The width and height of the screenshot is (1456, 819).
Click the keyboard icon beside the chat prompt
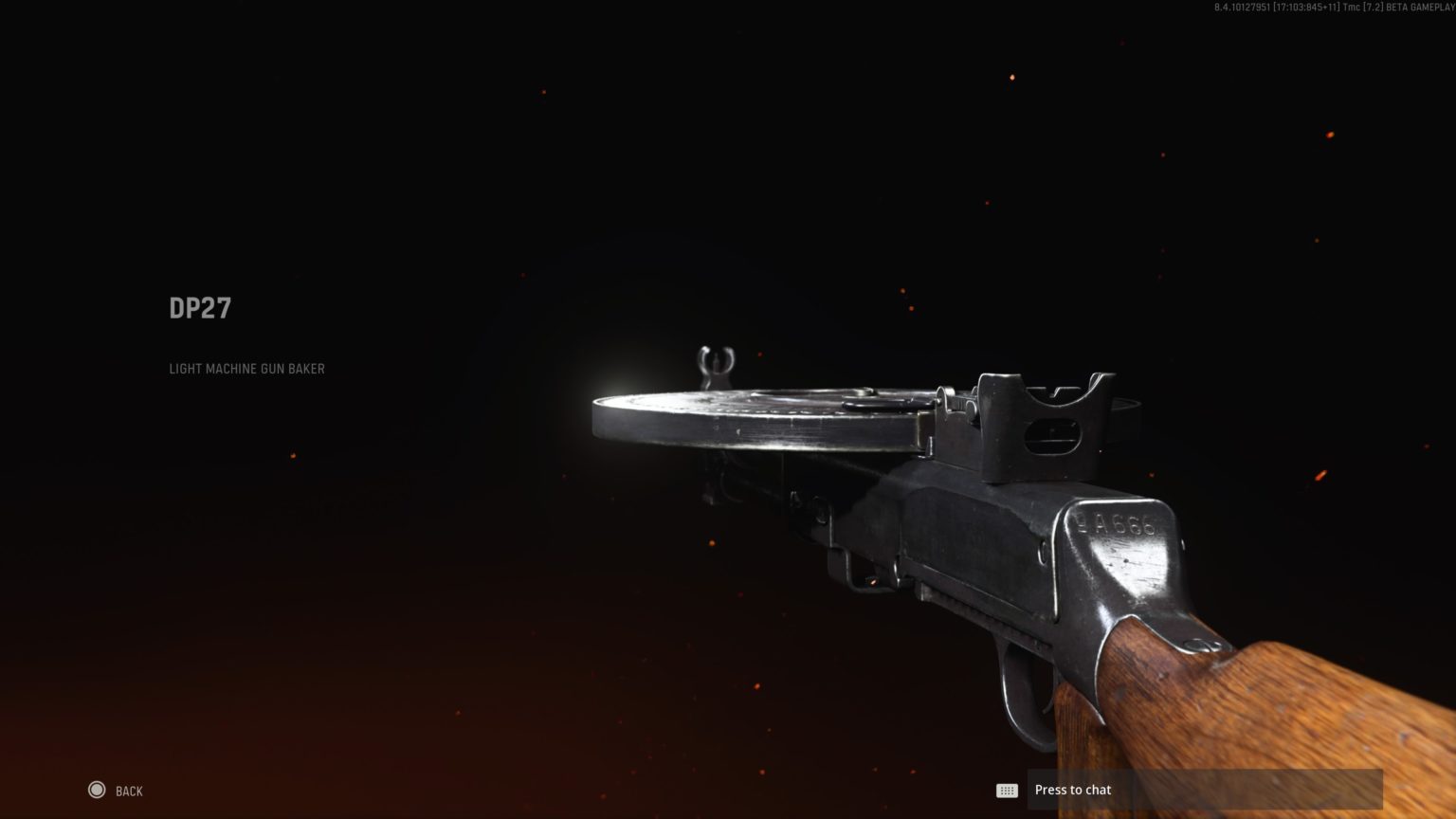[x=1007, y=790]
